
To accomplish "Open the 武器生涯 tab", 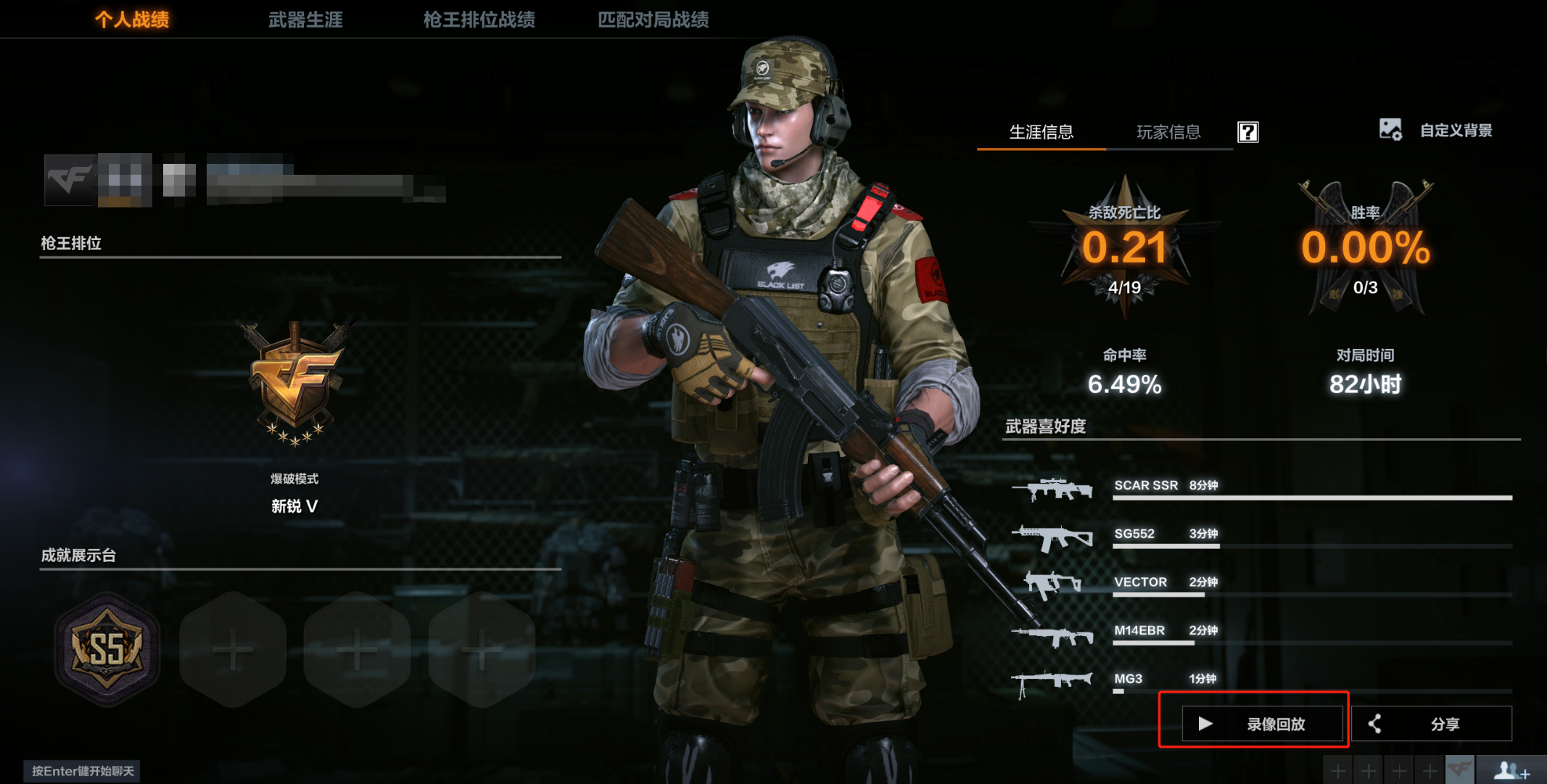I will (305, 20).
